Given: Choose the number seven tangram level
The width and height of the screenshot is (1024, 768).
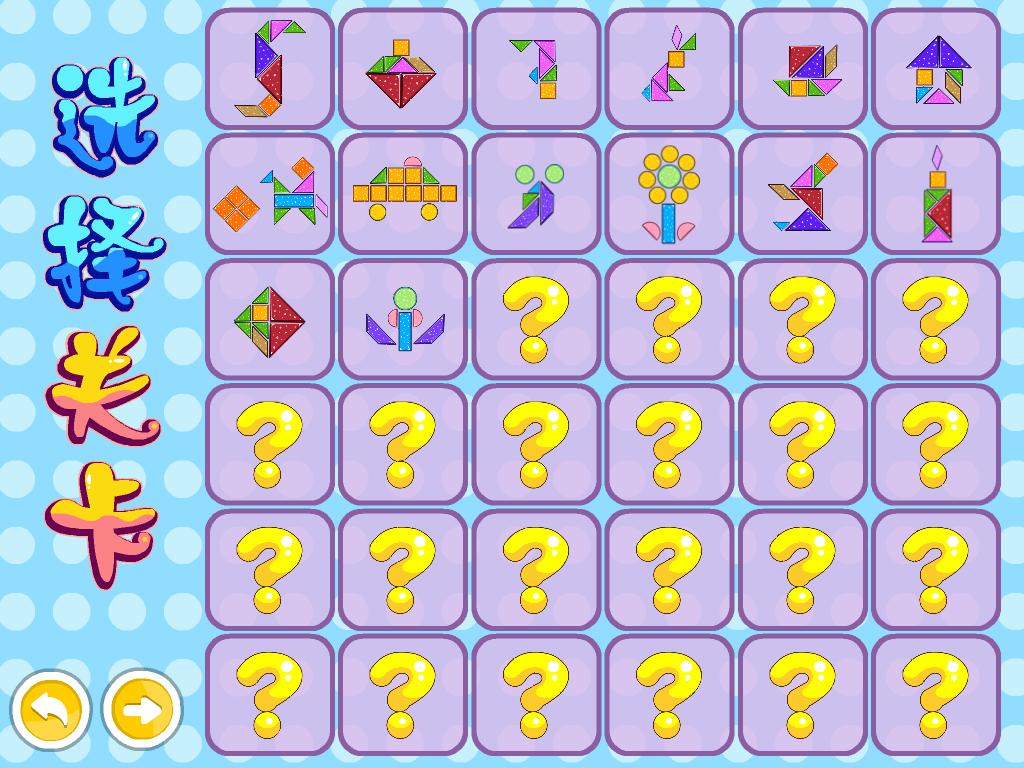Looking at the screenshot, I should [536, 69].
